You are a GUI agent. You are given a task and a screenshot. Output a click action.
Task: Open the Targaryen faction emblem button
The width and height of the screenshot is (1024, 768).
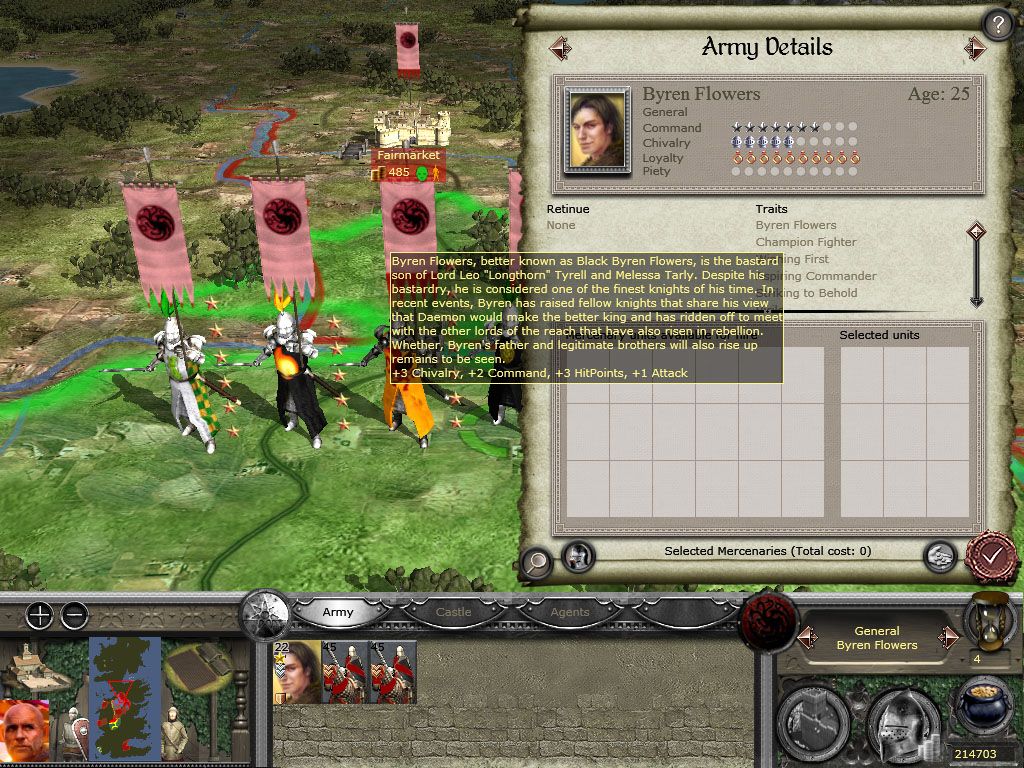766,621
